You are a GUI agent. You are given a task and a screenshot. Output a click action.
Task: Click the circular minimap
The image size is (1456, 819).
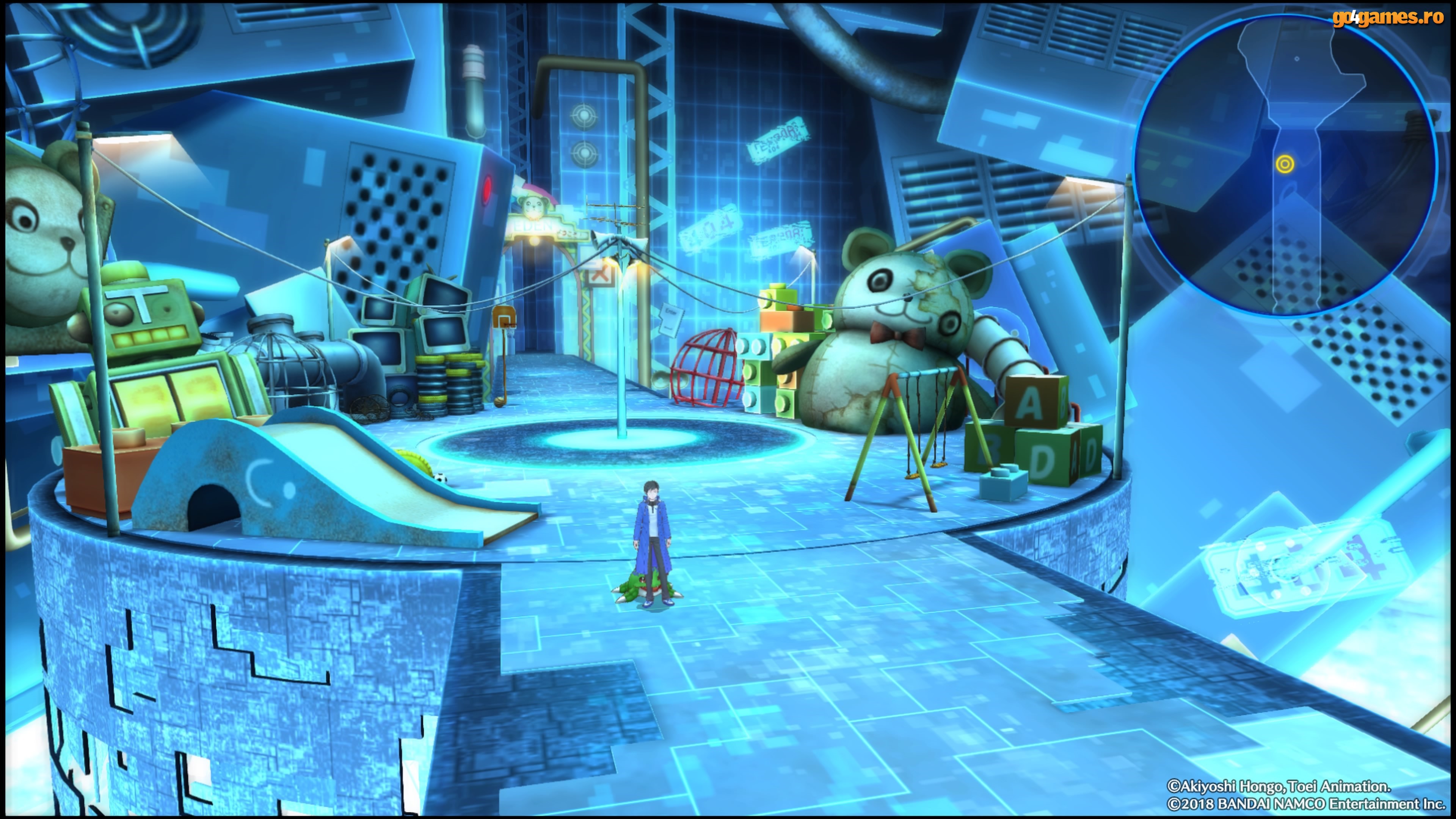(1284, 165)
